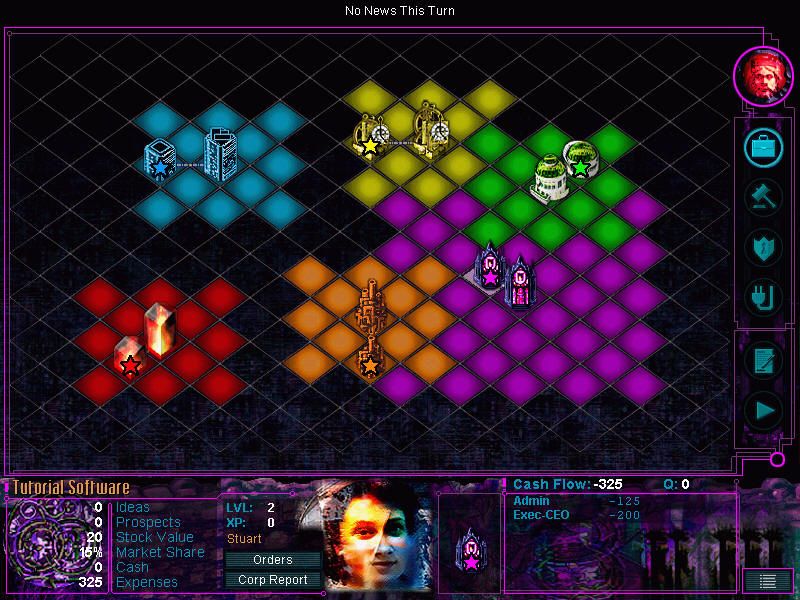Viewport: 800px width, 600px height.
Task: Open the red-faced advisor portrait
Action: pyautogui.click(x=763, y=73)
